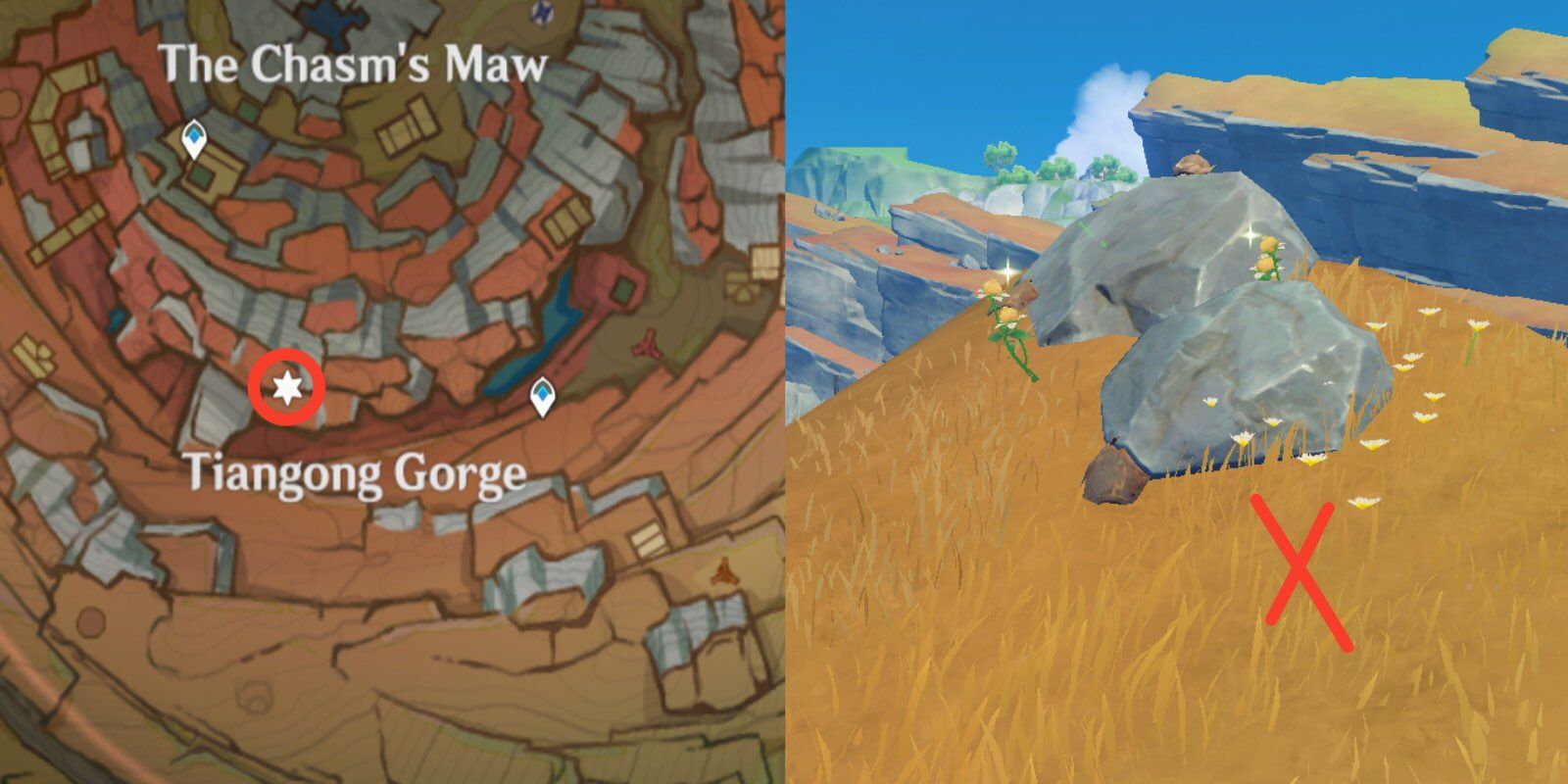The width and height of the screenshot is (1568, 784).
Task: Click the star map marker inside the red circle
Action: (x=285, y=386)
